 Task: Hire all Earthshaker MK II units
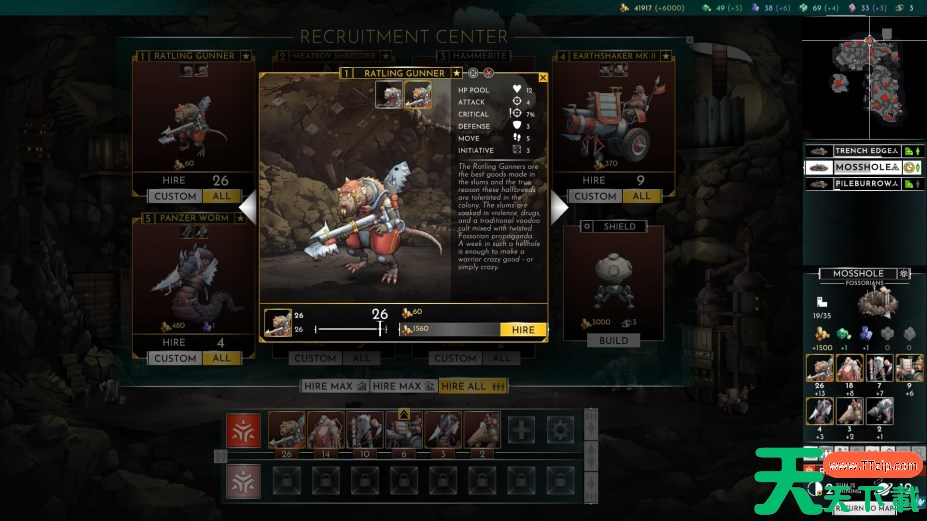[x=641, y=196]
